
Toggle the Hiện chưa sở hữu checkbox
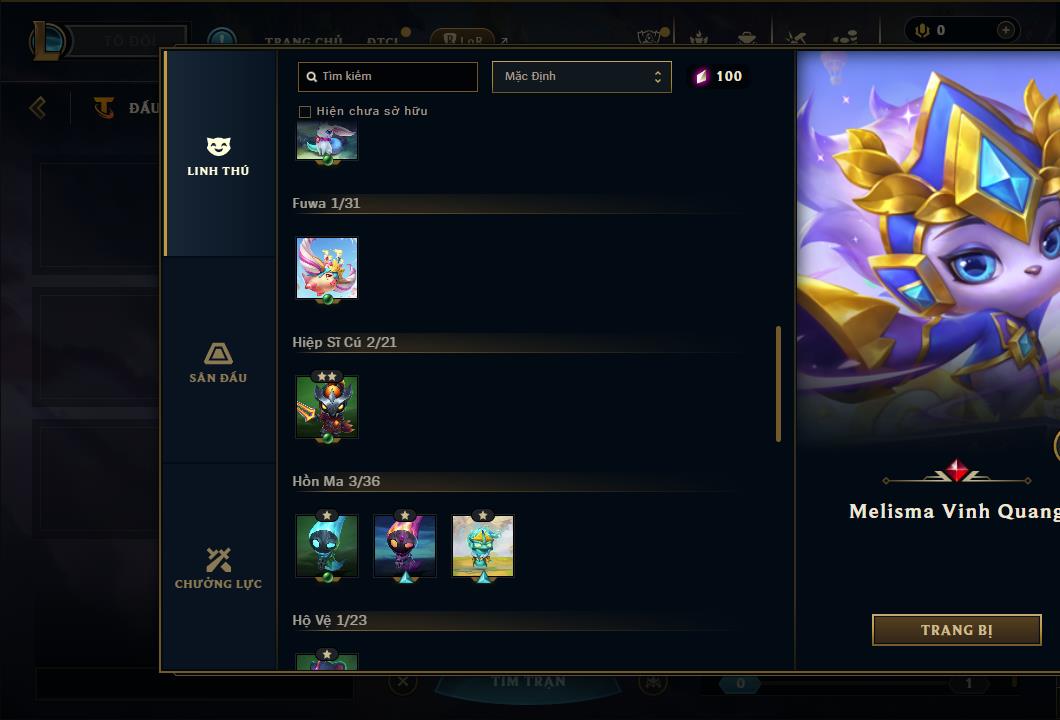(x=305, y=111)
